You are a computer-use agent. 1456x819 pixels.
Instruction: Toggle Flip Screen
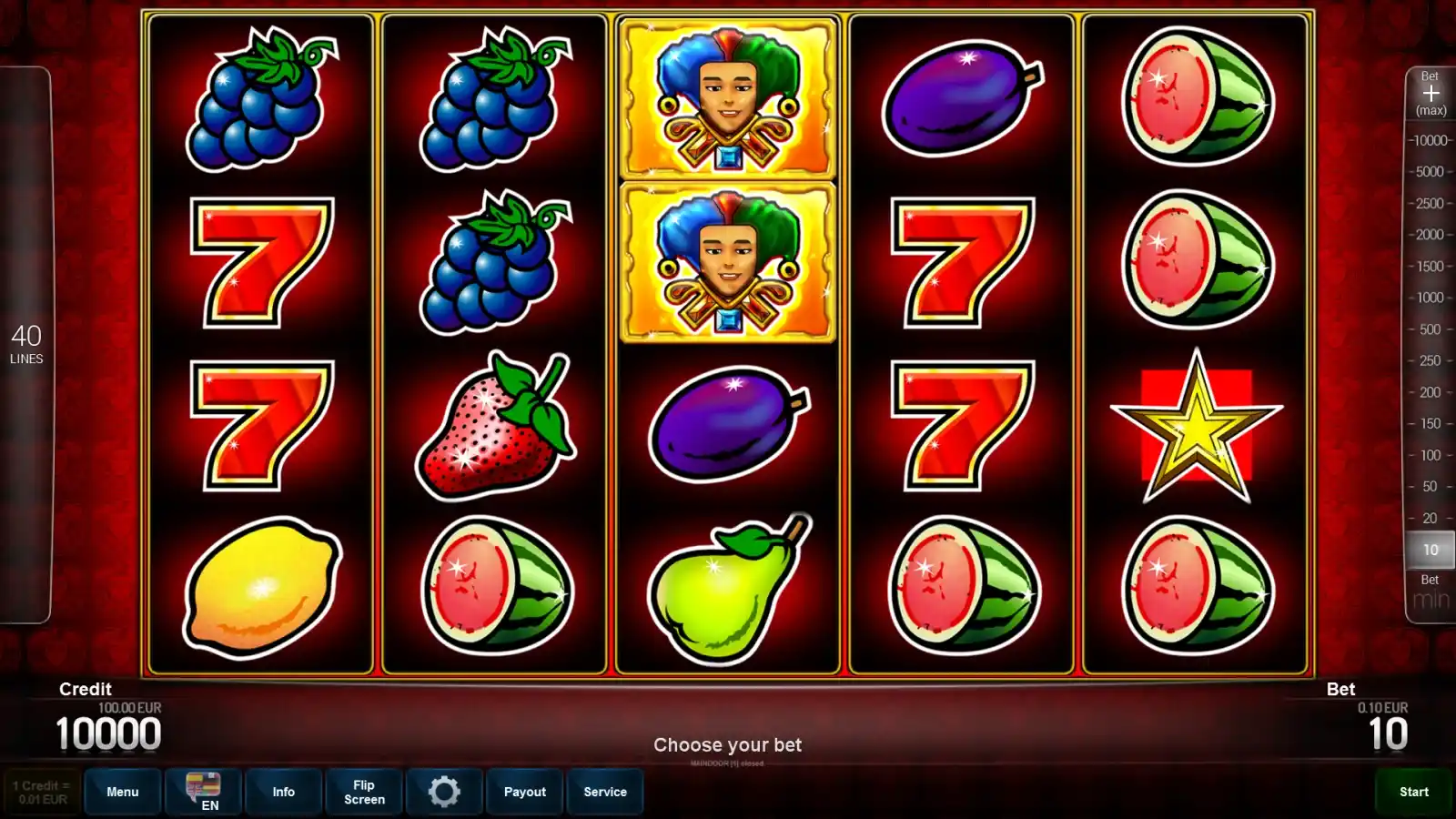click(x=364, y=792)
